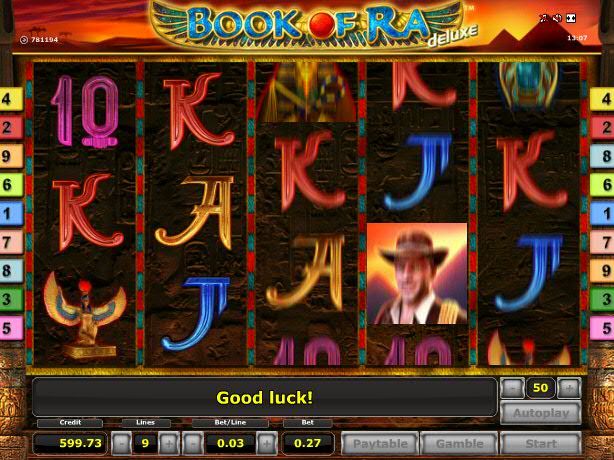This screenshot has height=460, width=614.
Task: Switch to fullscreen mode
Action: [572, 18]
